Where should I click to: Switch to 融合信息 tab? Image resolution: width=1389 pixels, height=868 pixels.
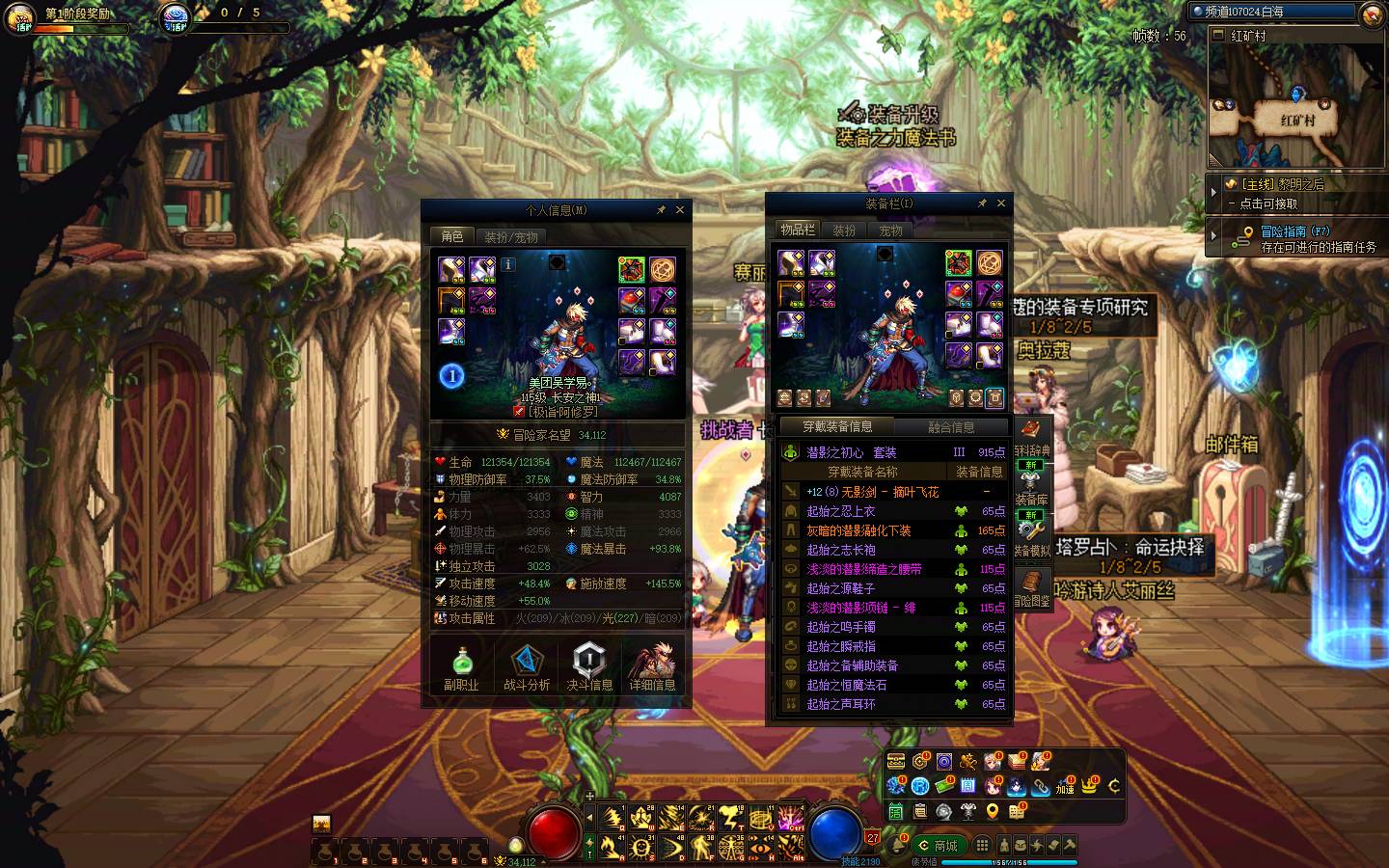pos(951,426)
